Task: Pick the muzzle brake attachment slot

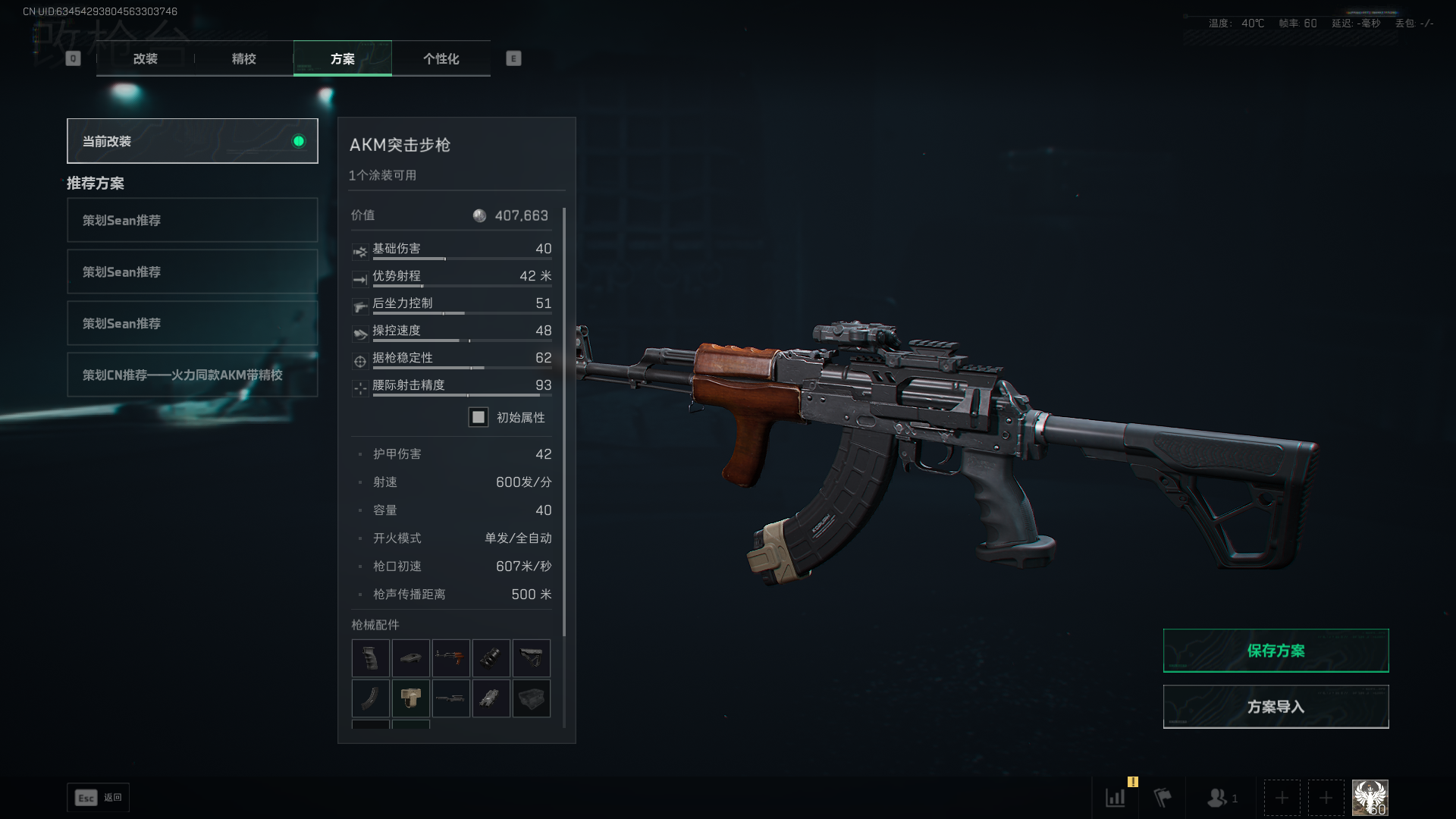Action: tap(491, 657)
